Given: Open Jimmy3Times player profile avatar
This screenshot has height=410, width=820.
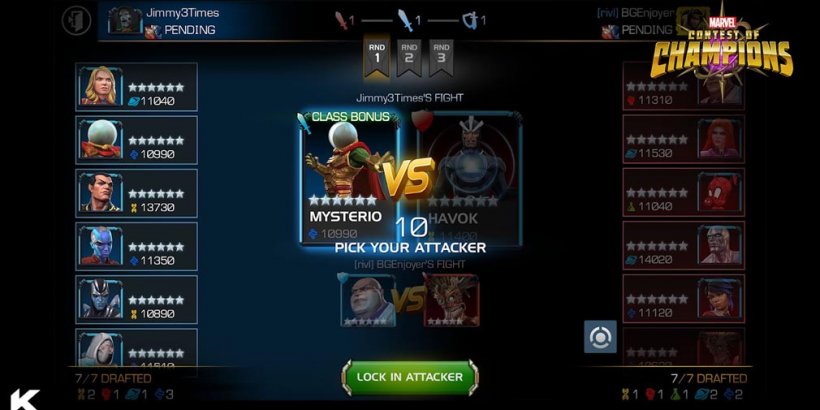Looking at the screenshot, I should tap(125, 21).
